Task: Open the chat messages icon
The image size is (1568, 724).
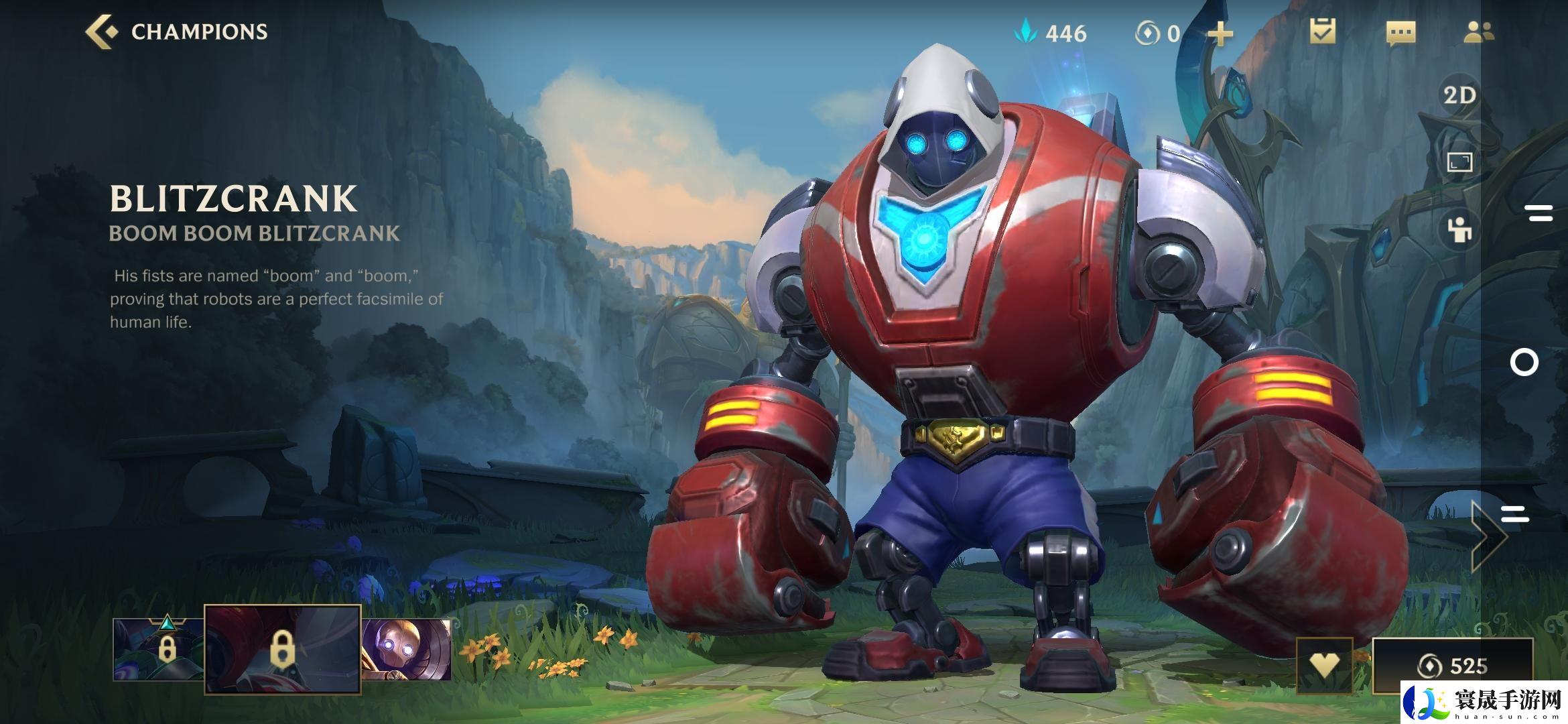Action: 1400,34
